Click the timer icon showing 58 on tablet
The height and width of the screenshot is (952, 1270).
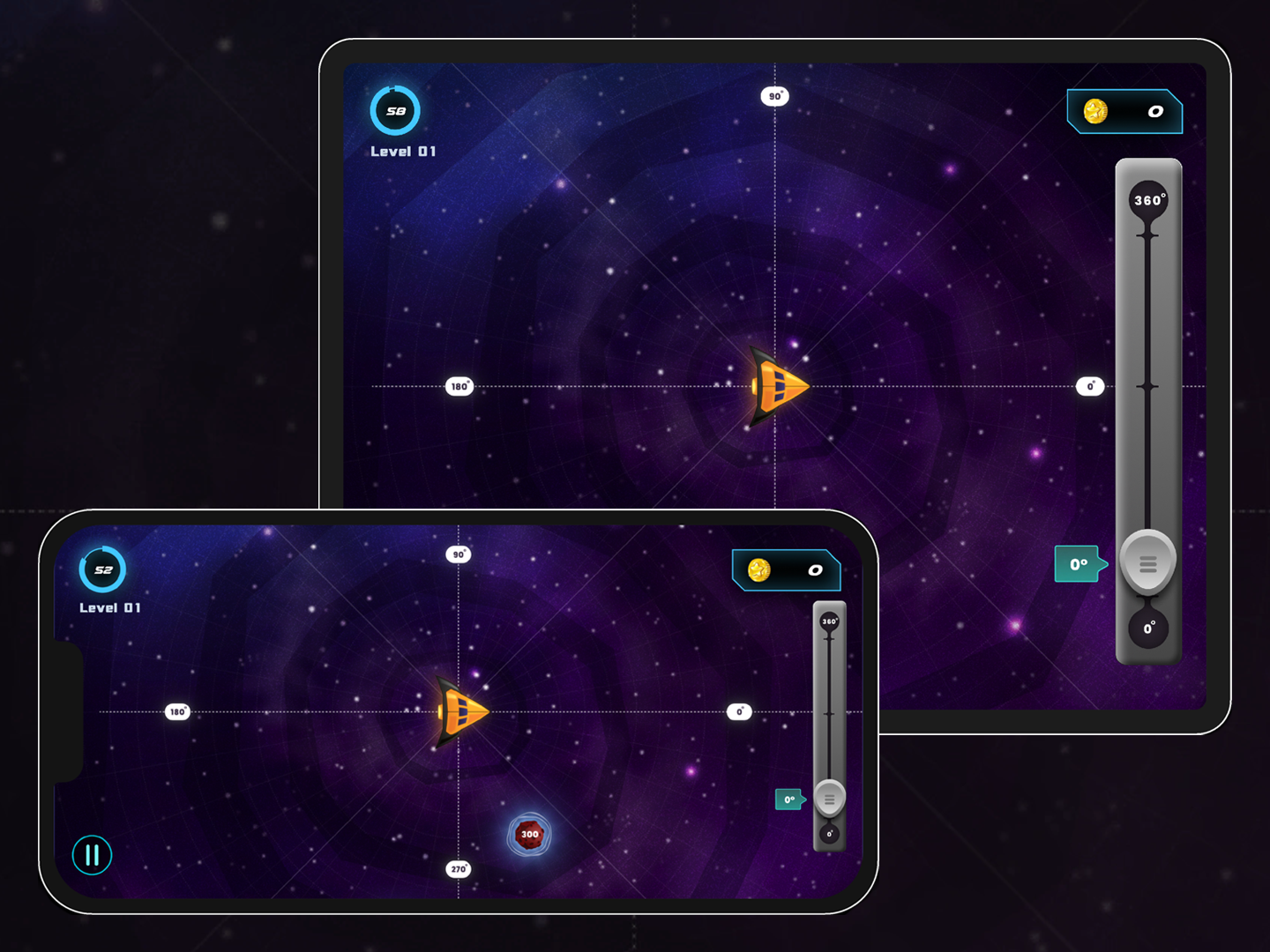coord(395,112)
